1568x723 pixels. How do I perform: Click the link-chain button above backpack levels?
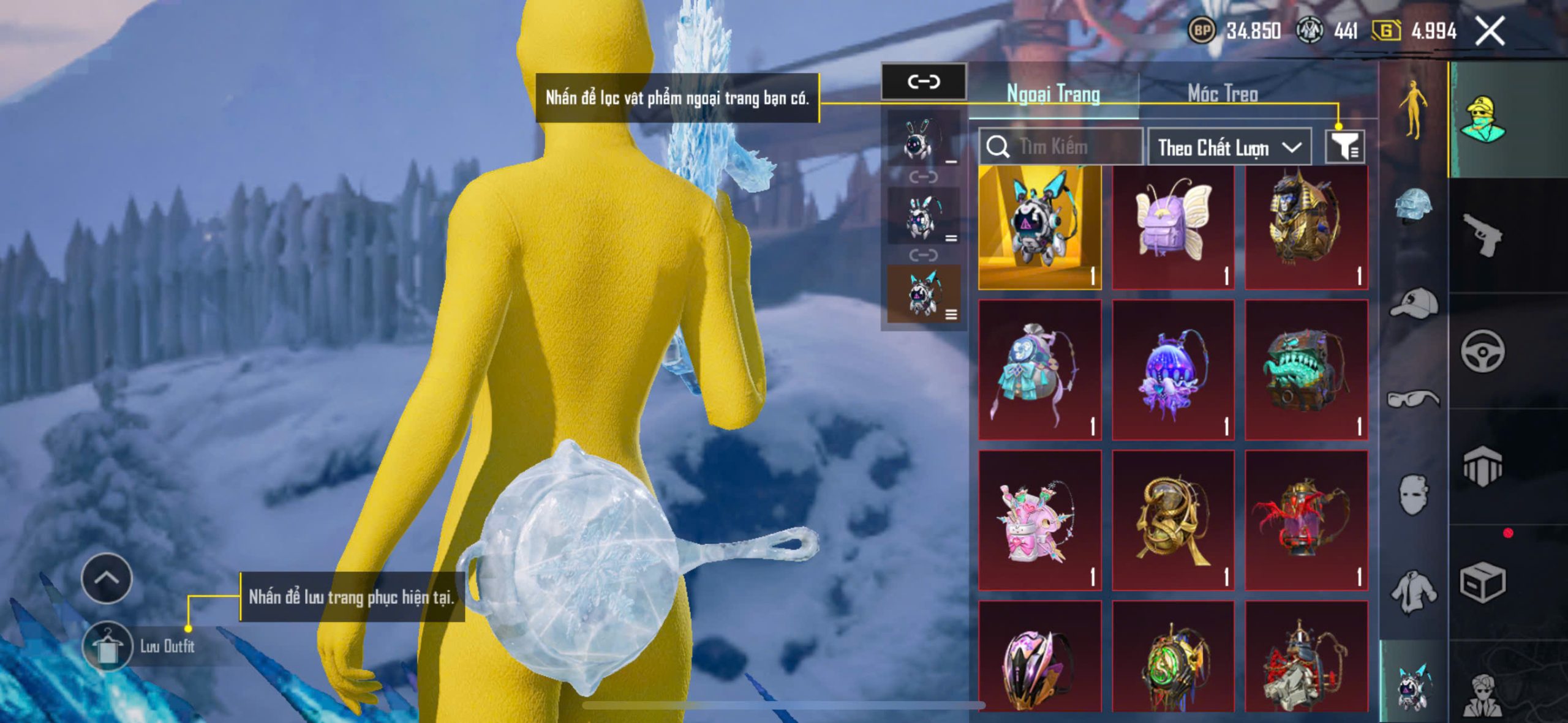tap(923, 81)
